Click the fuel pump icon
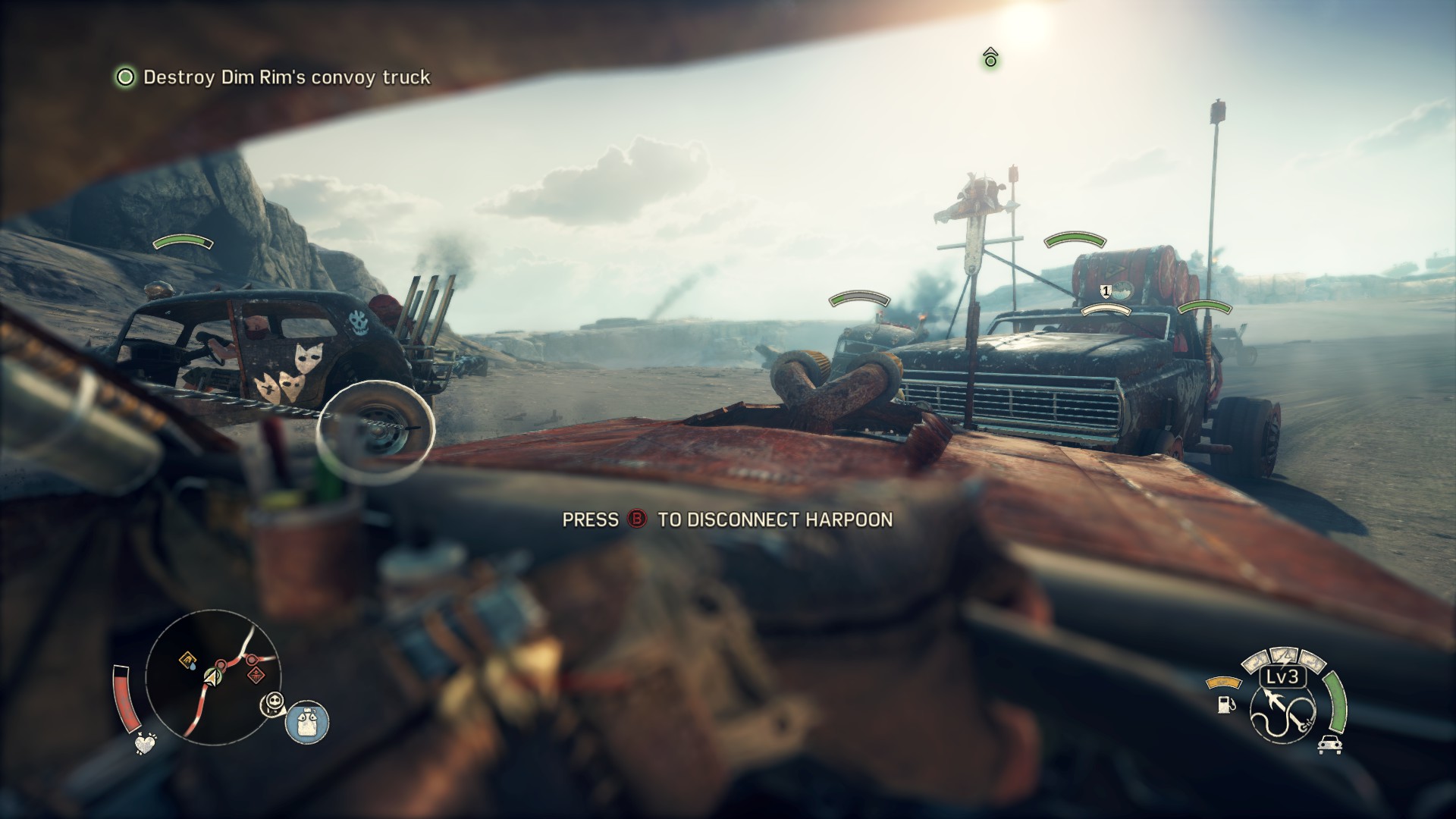The width and height of the screenshot is (1456, 819). 1224,704
